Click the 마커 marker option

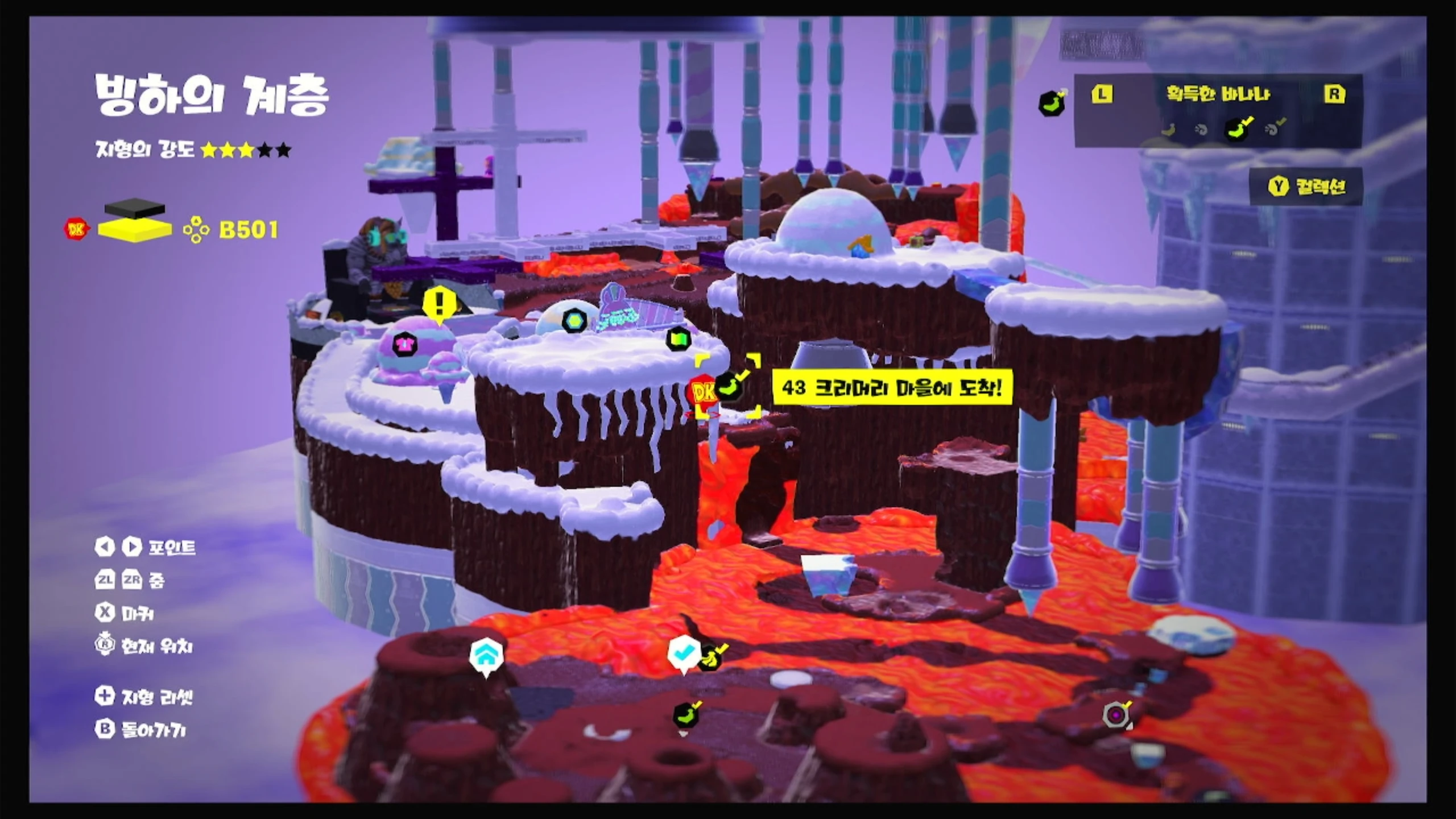[124, 613]
